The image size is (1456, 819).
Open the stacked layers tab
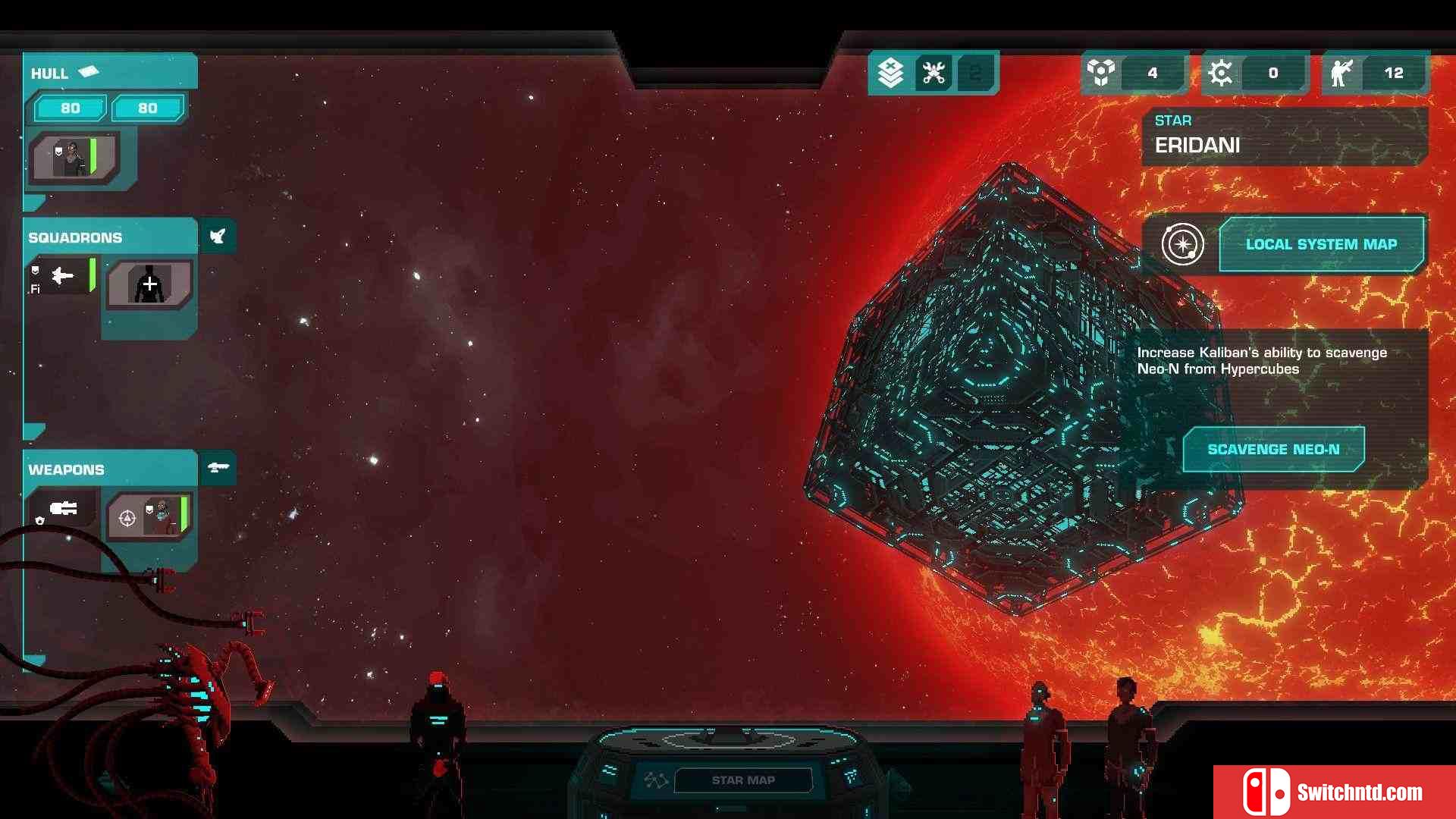[890, 73]
